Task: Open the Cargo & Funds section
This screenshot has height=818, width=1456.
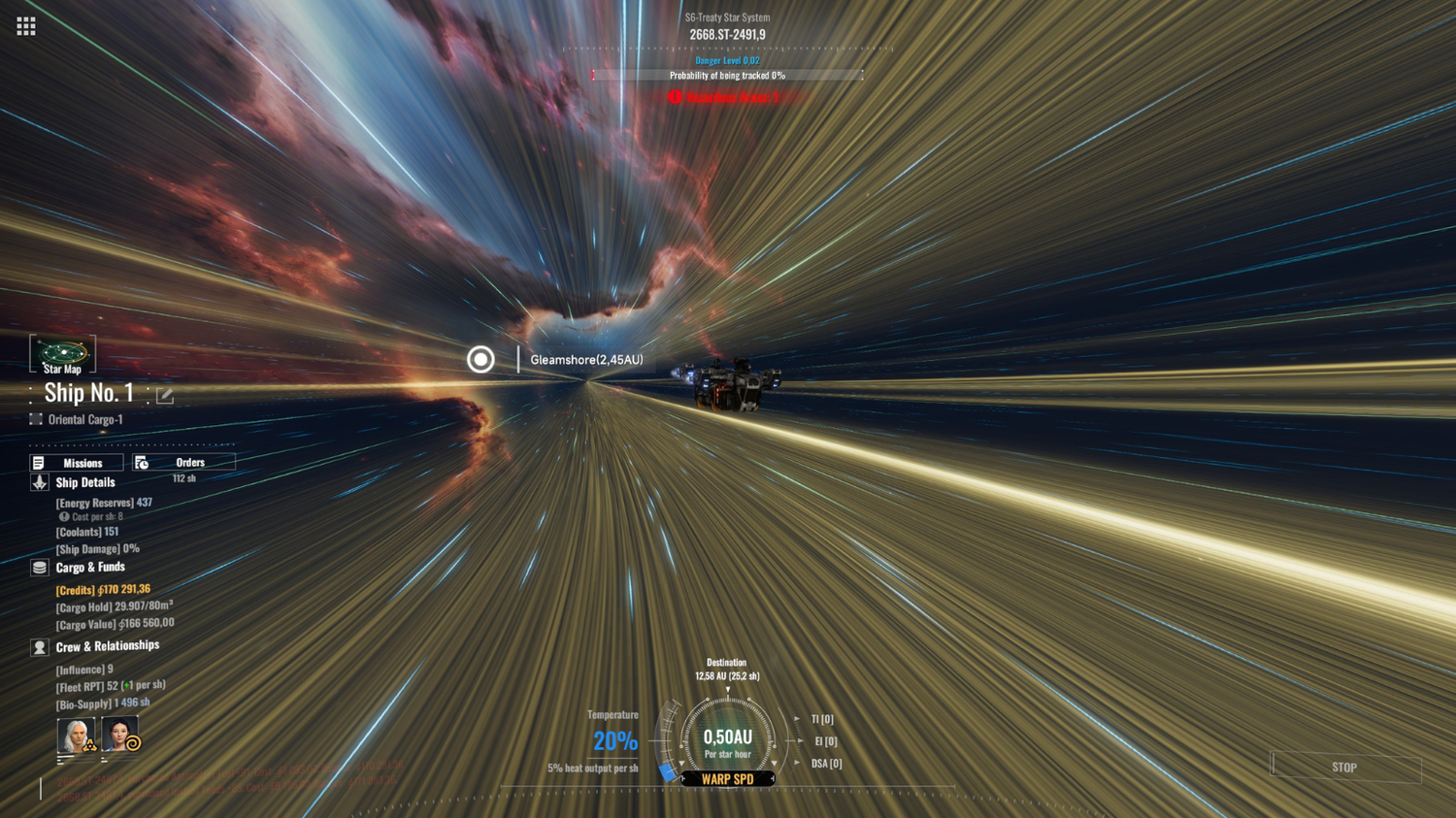Action: [x=89, y=568]
